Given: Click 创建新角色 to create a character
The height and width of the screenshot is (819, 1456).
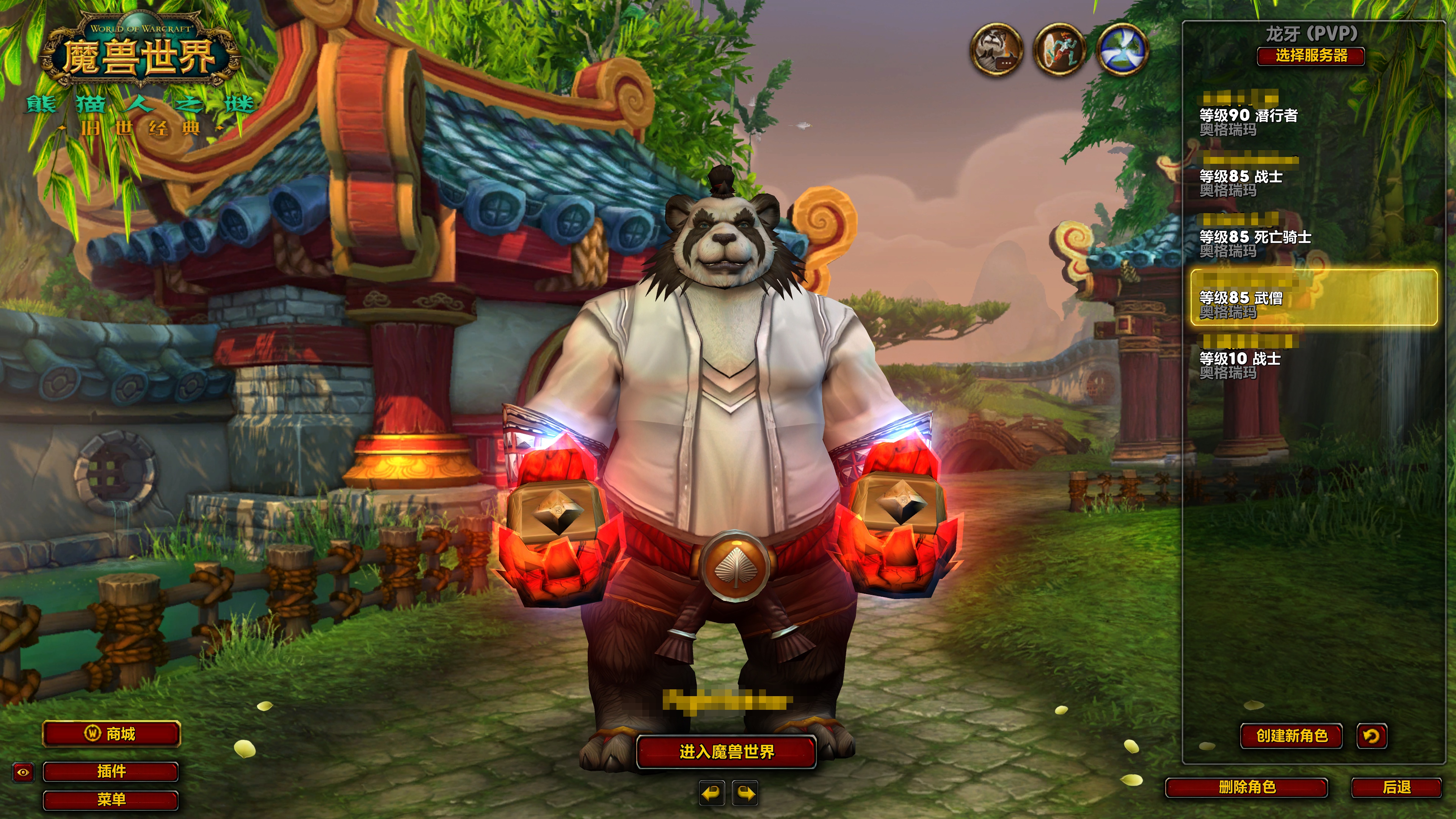Looking at the screenshot, I should coord(1291,735).
